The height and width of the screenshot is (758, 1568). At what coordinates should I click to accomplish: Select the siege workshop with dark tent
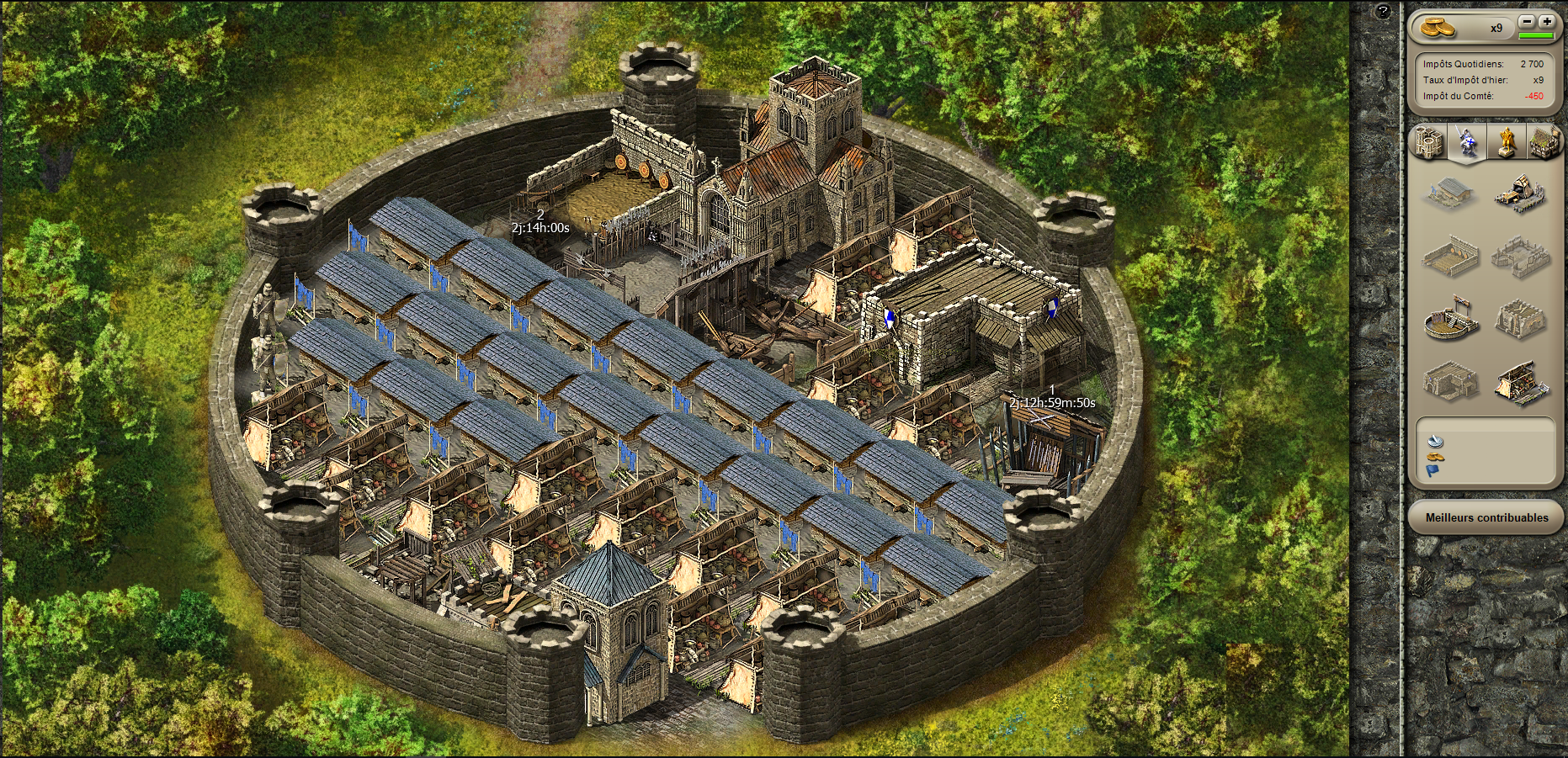[x=1522, y=193]
